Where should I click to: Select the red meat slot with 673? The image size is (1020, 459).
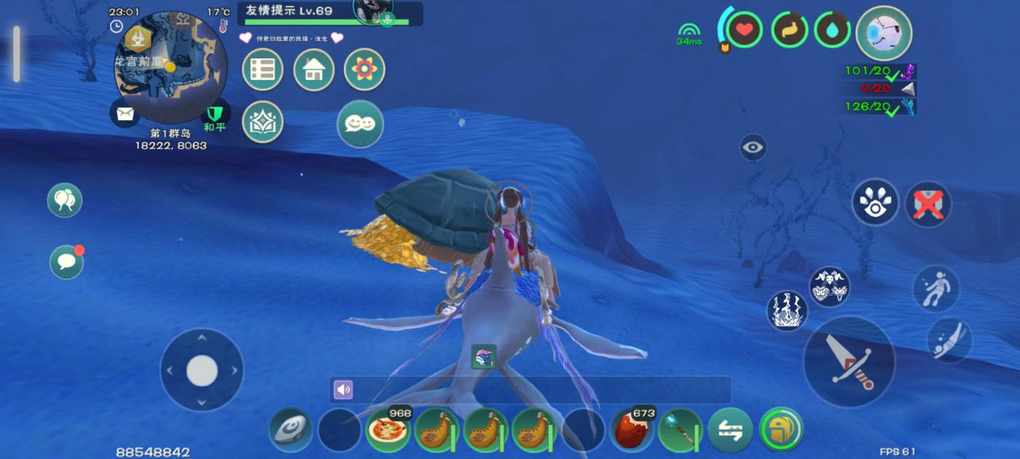pyautogui.click(x=632, y=430)
